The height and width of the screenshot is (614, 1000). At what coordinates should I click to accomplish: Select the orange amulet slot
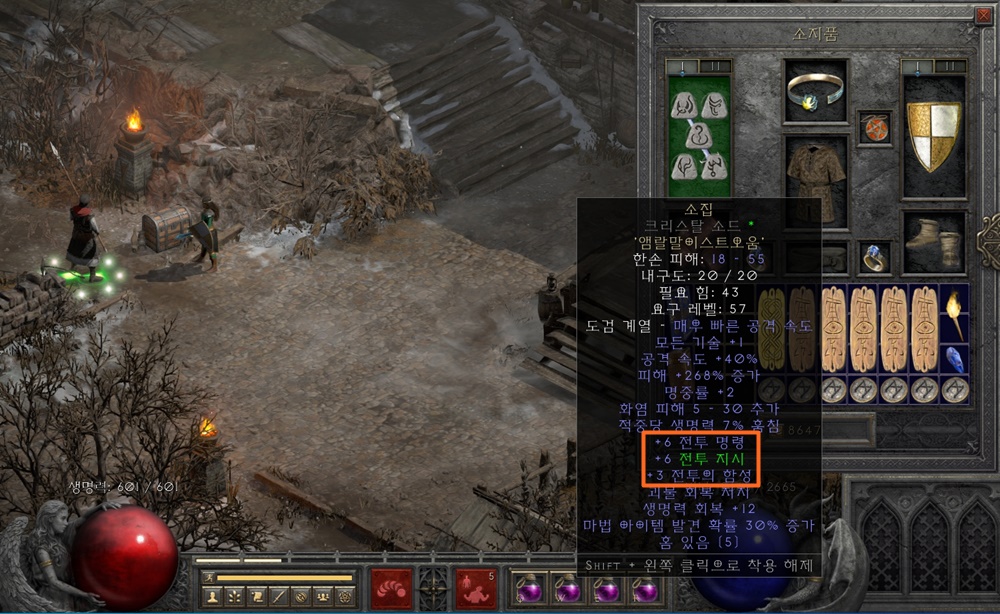(874, 128)
